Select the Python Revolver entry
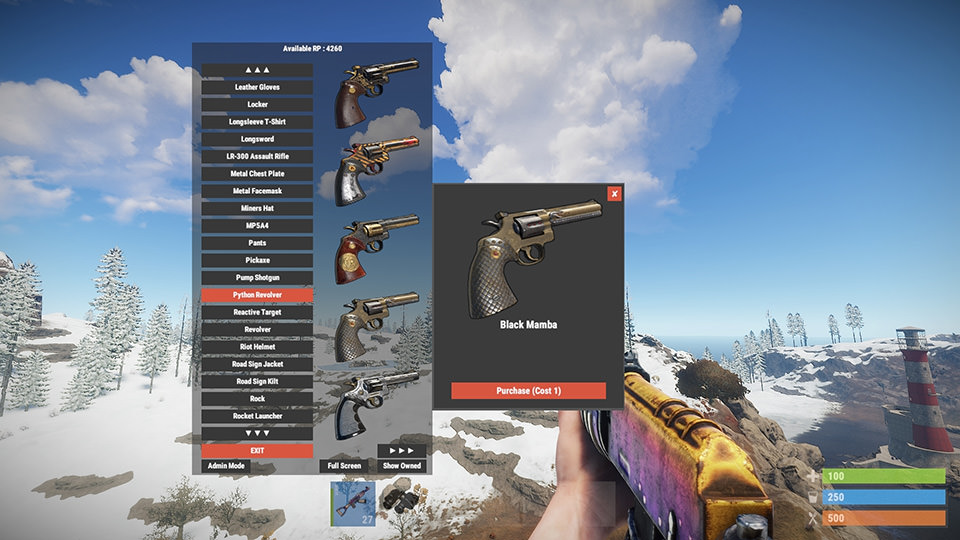Screen dimensions: 960x540 tap(257, 295)
